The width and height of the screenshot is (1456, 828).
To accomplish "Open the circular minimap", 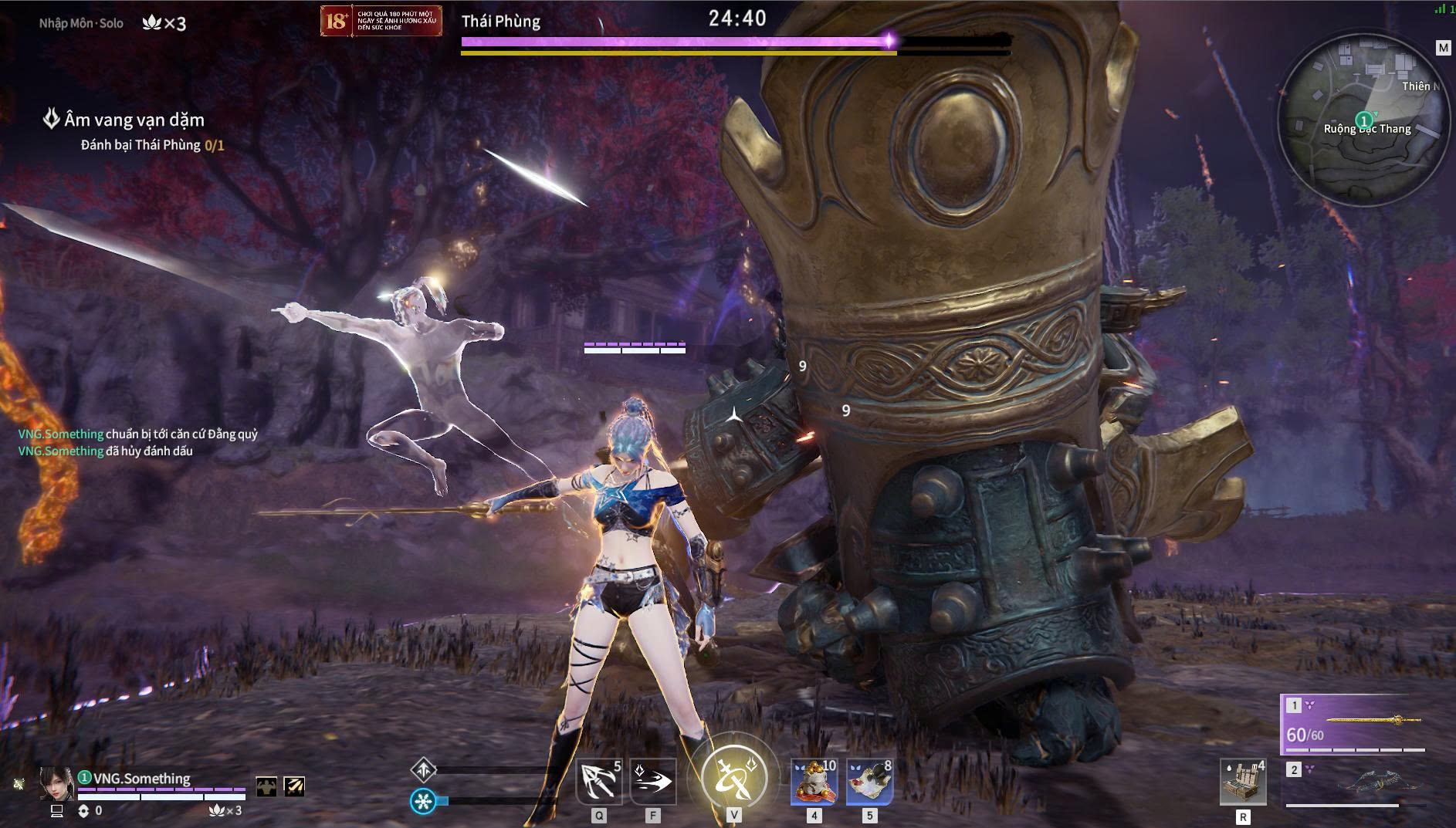I will click(1363, 120).
